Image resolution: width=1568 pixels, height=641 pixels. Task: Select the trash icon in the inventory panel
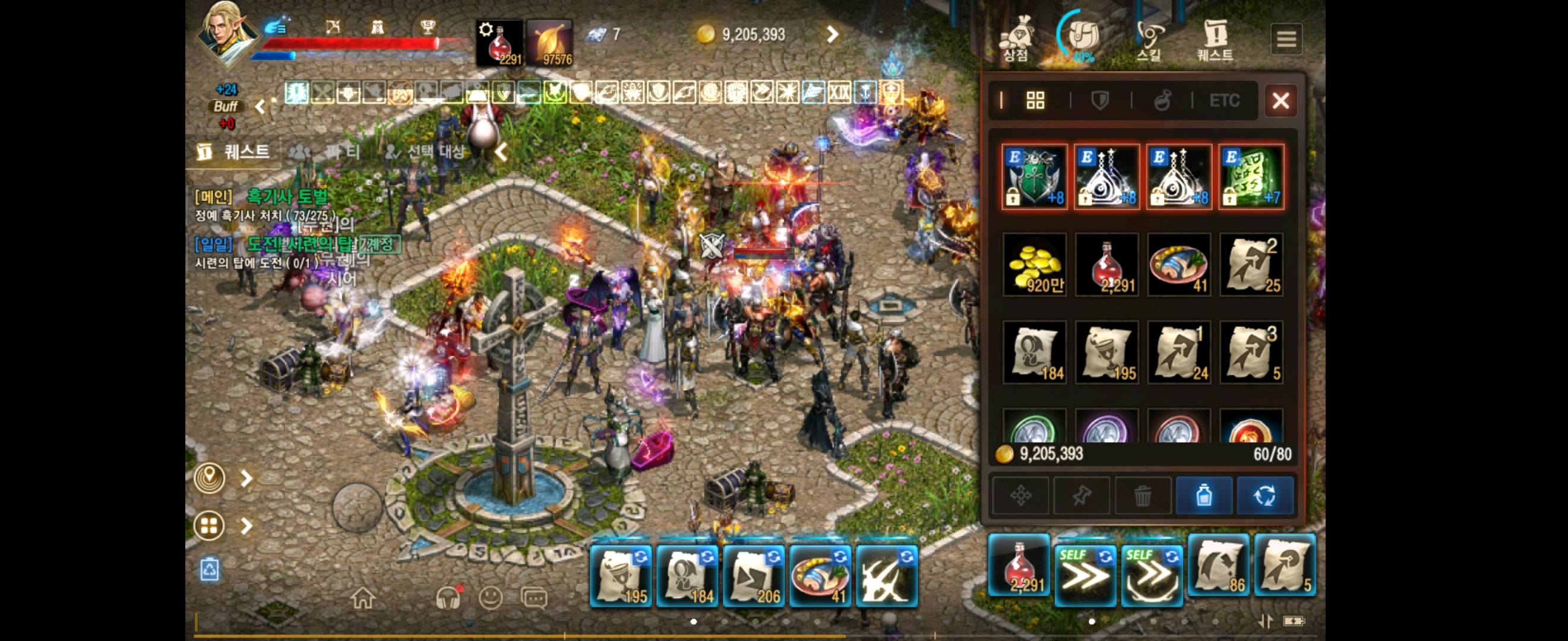point(1143,496)
